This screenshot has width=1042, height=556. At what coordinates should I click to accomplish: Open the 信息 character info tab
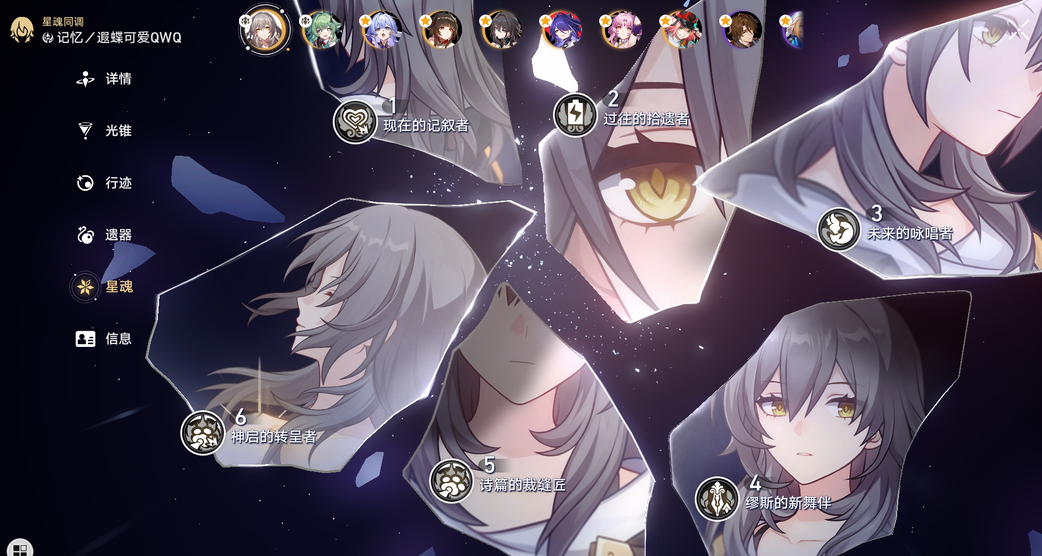[106, 339]
